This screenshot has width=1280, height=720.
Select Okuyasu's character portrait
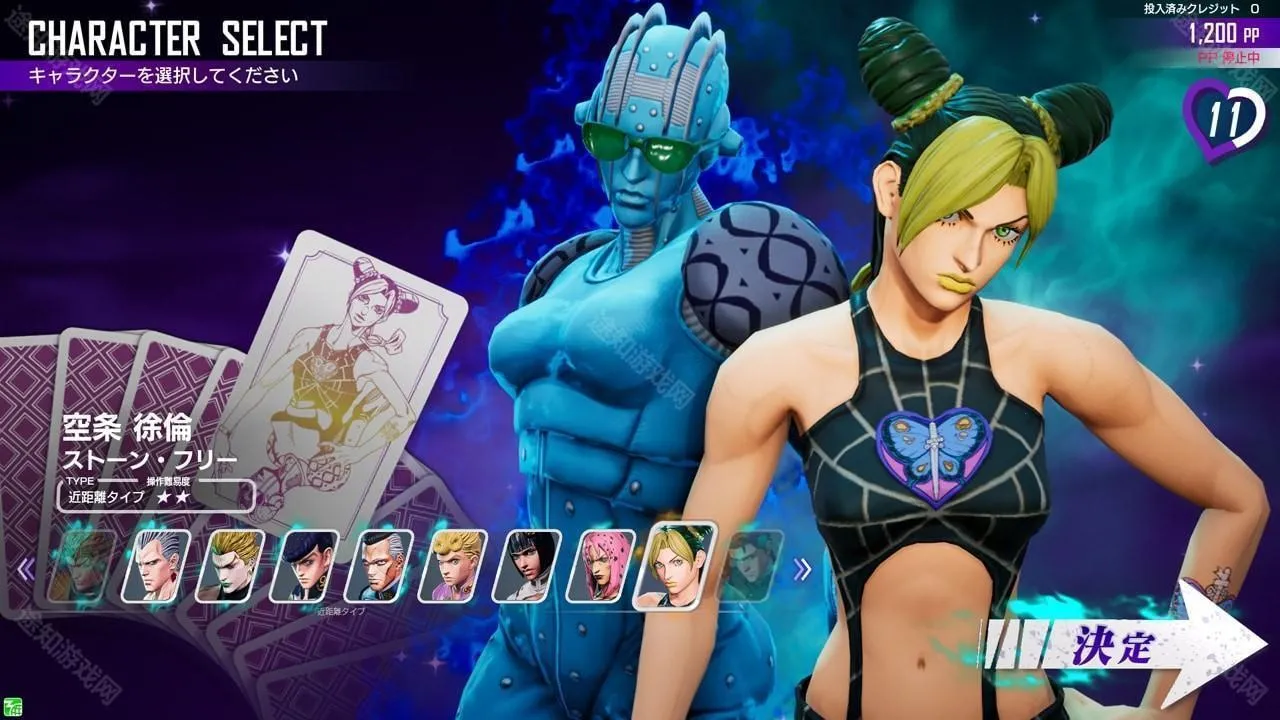(380, 565)
